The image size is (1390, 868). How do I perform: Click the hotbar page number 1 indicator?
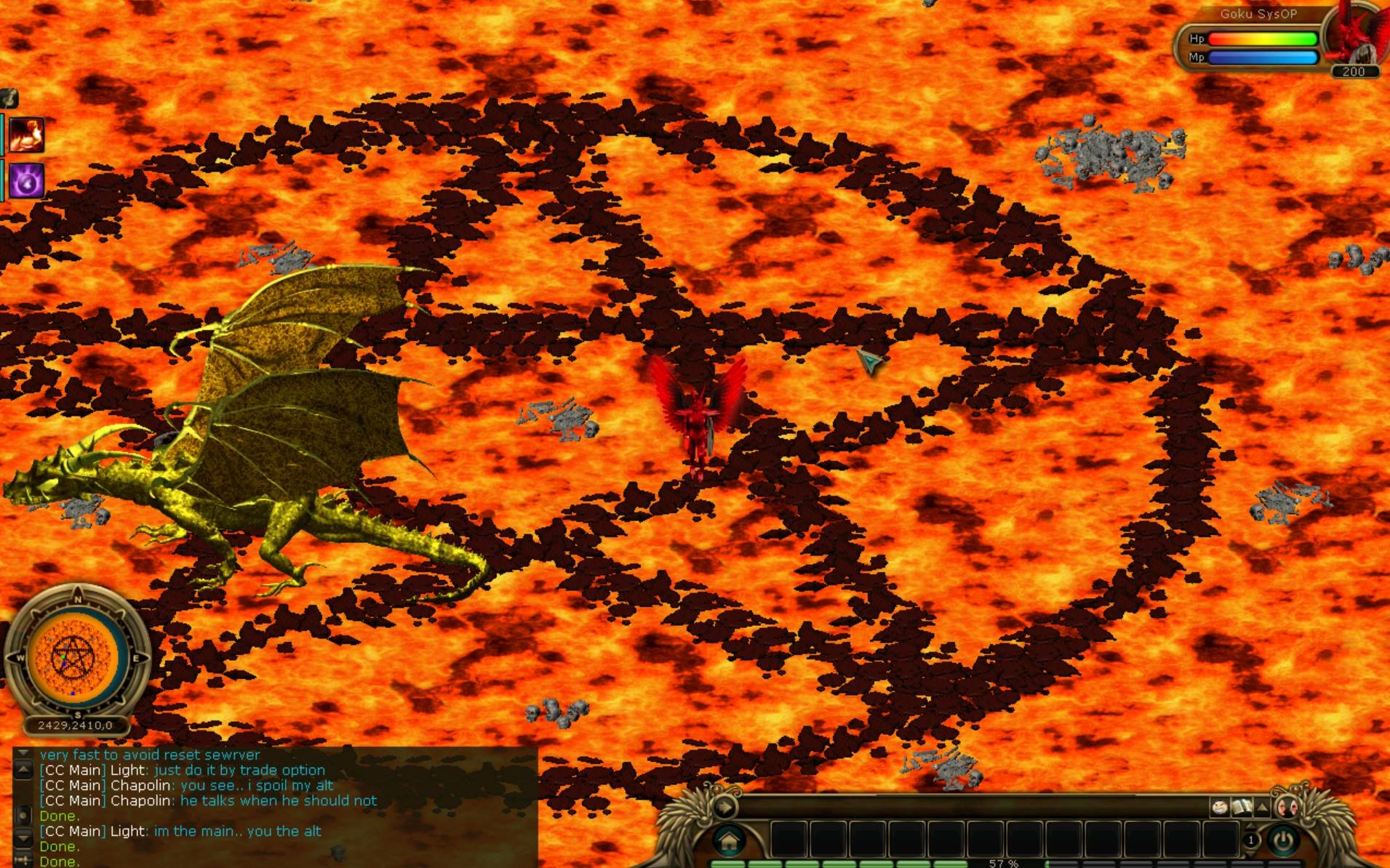pyautogui.click(x=1251, y=840)
